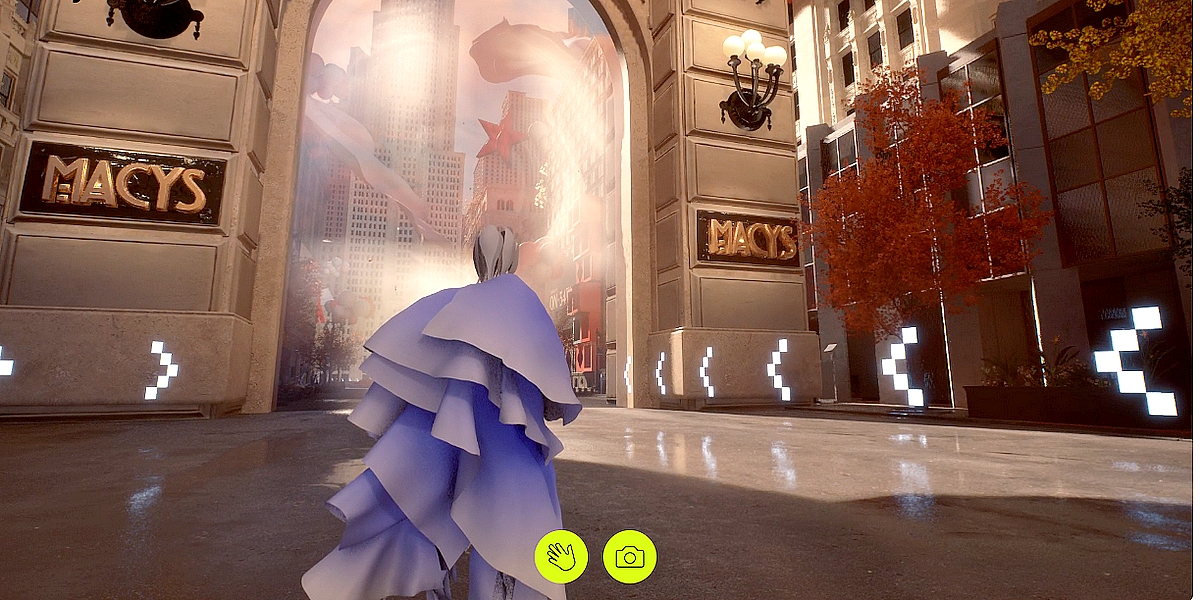The image size is (1200, 600).
Task: Tap the waving hand emote button
Action: point(561,557)
